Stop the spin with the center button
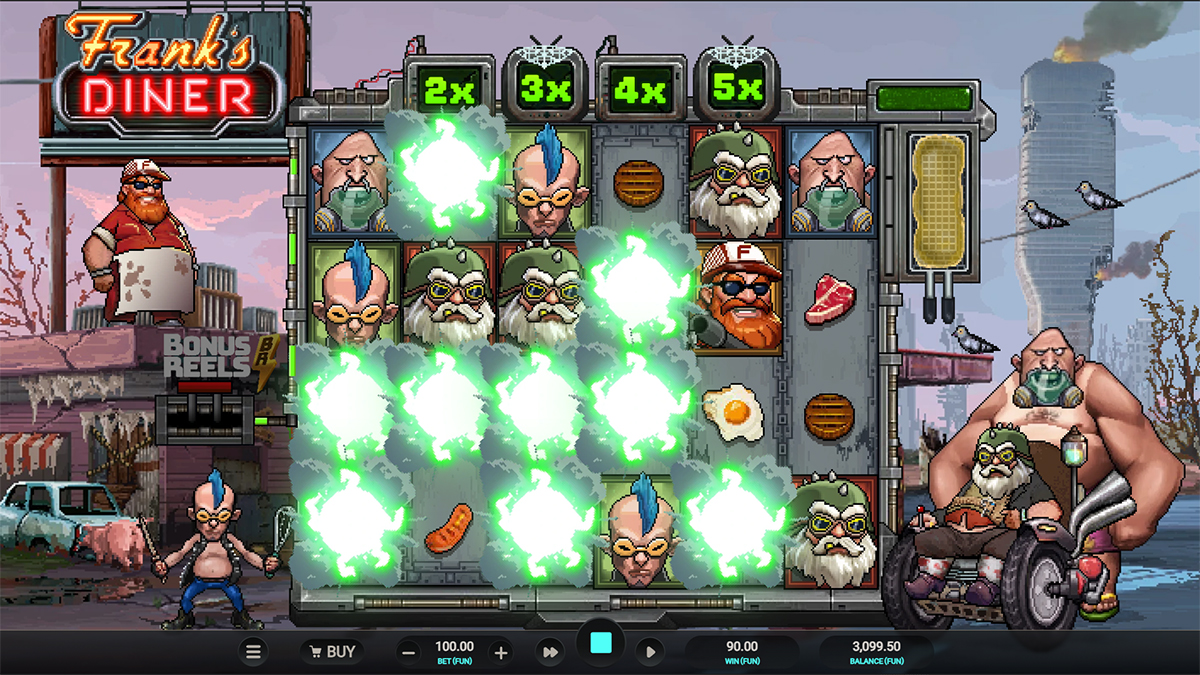 [601, 643]
